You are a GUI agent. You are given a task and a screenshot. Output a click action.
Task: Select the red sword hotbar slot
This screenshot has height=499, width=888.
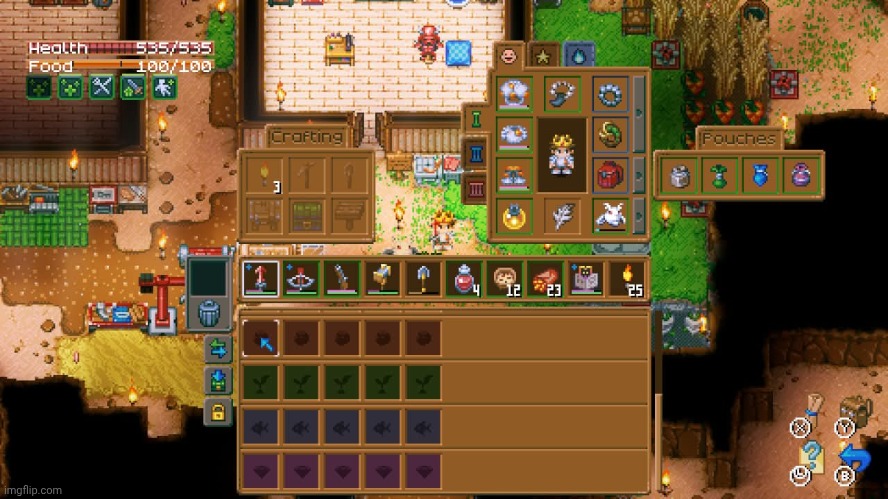[259, 278]
